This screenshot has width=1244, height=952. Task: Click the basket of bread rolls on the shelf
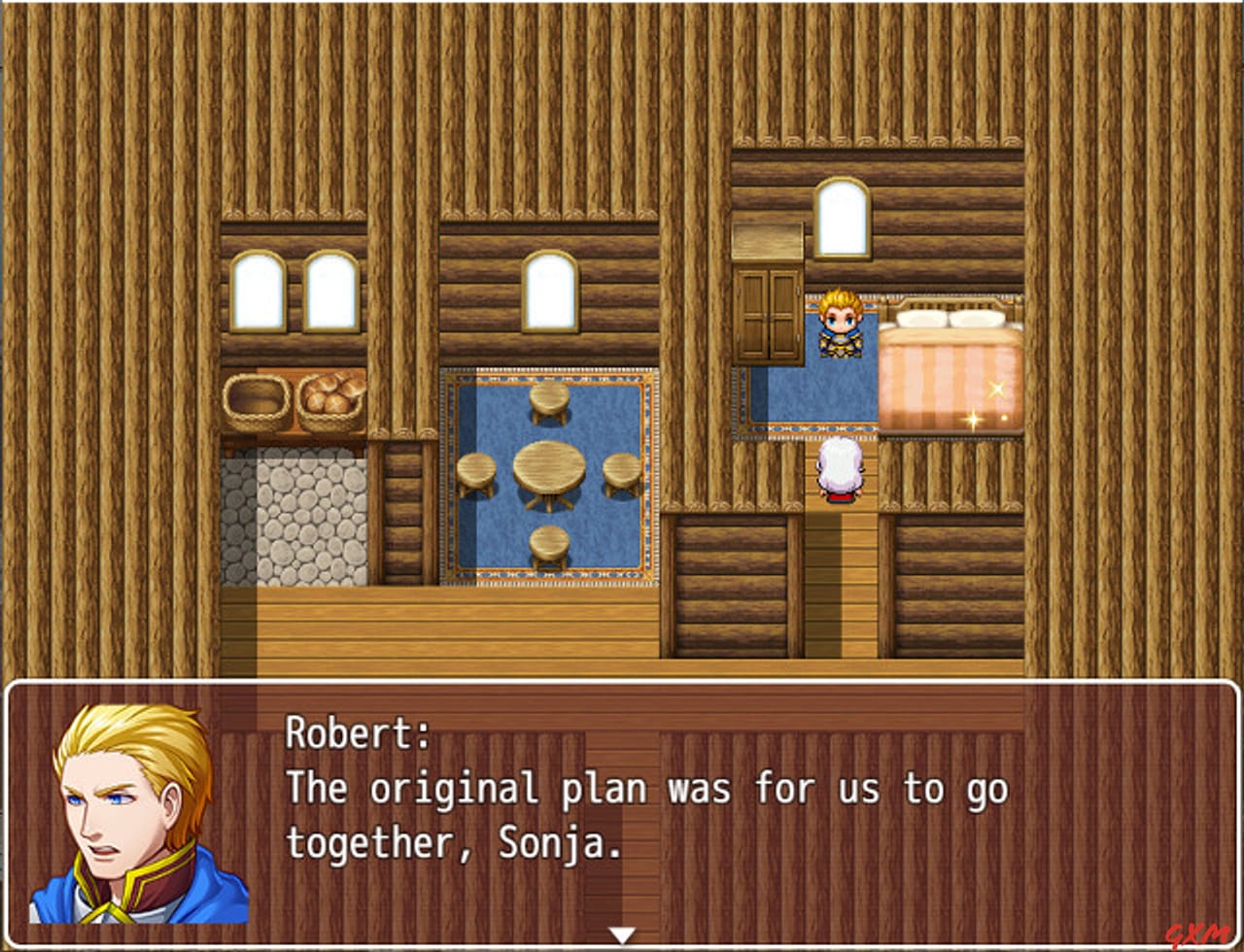[331, 396]
